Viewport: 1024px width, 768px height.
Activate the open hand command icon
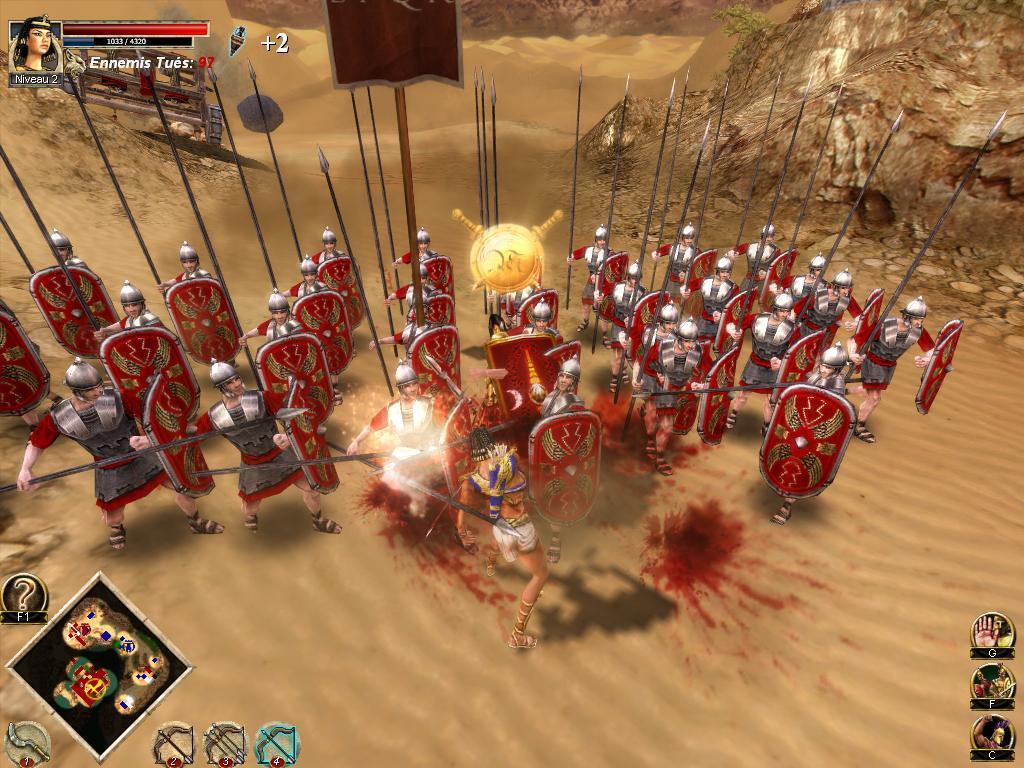(x=992, y=632)
